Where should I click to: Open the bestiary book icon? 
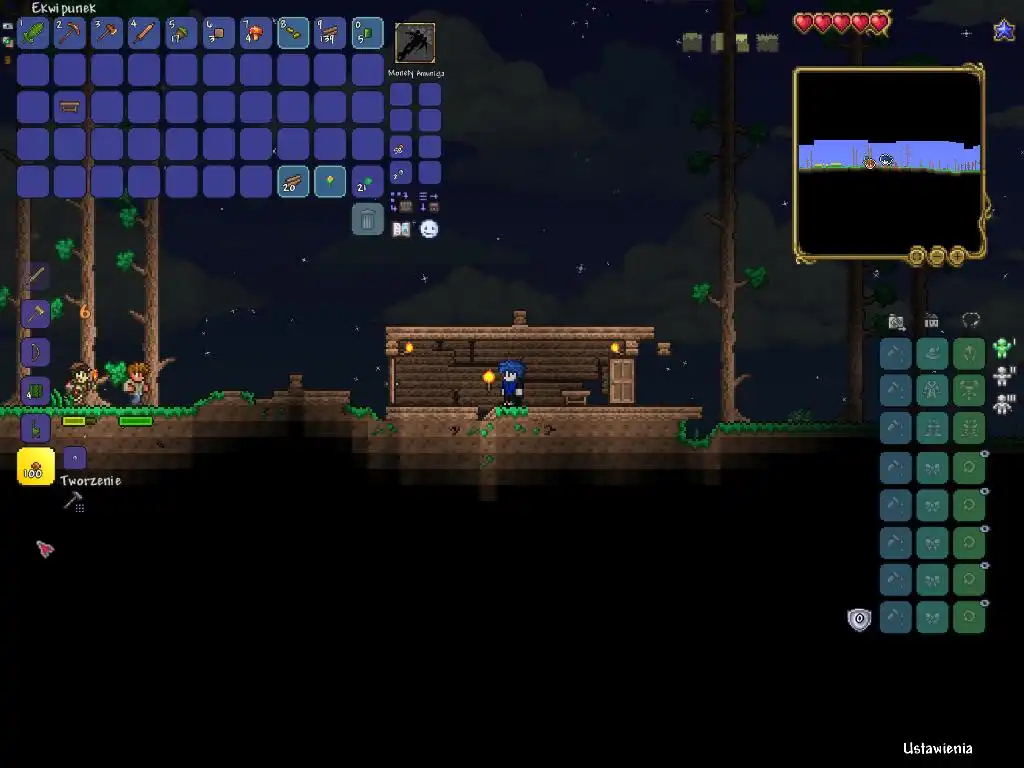(x=401, y=229)
